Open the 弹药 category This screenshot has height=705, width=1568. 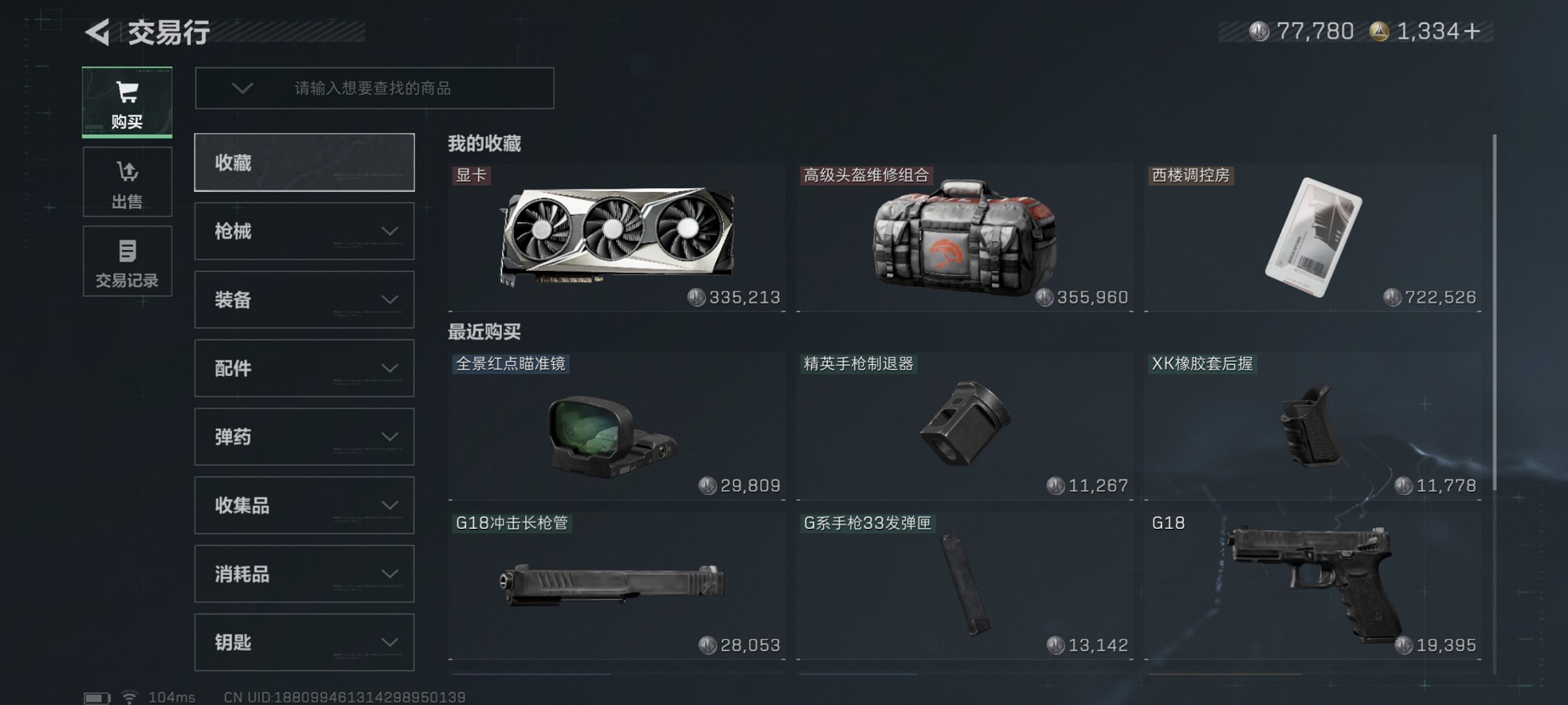[304, 436]
